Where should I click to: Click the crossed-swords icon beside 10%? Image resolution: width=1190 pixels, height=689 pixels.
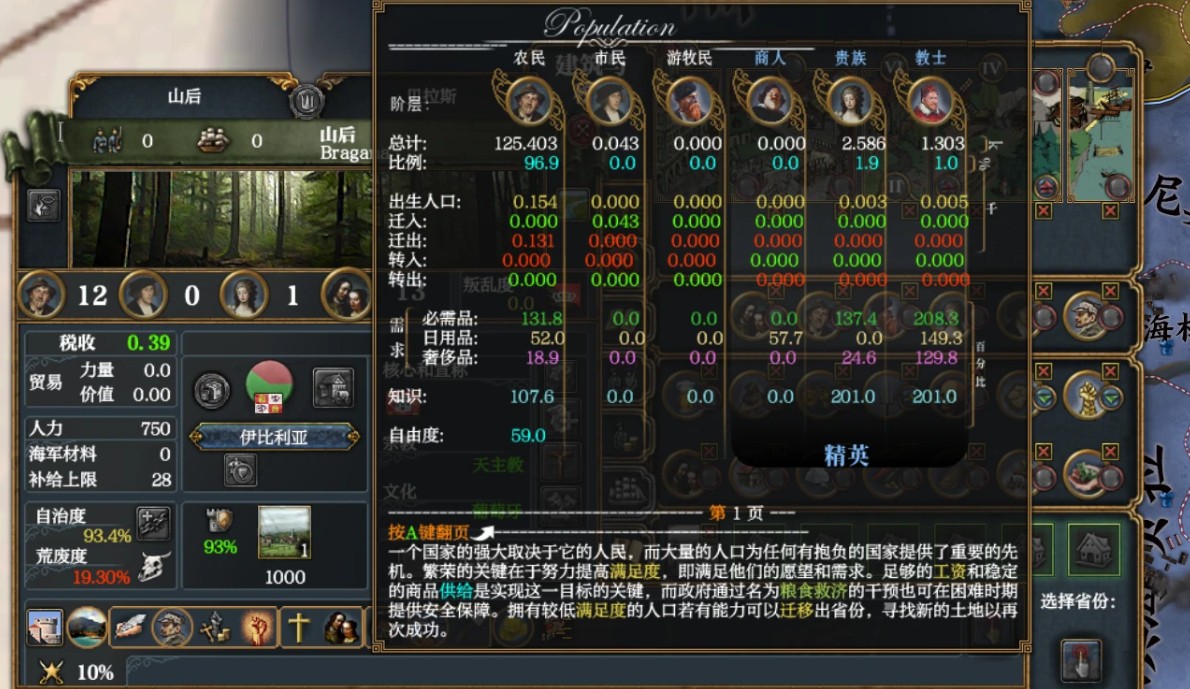point(51,672)
